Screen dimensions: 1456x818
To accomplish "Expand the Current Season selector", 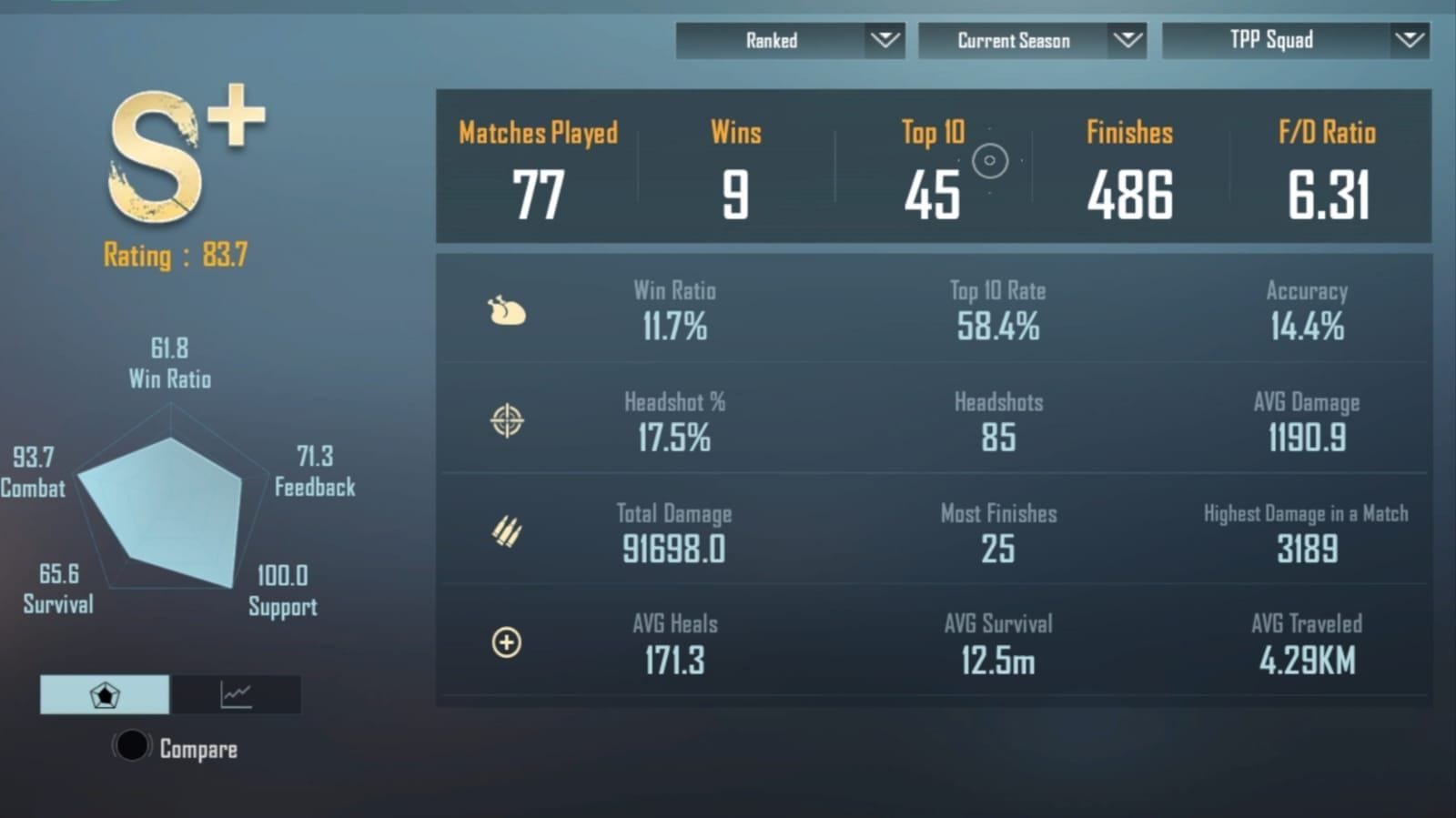I will (x=1033, y=40).
